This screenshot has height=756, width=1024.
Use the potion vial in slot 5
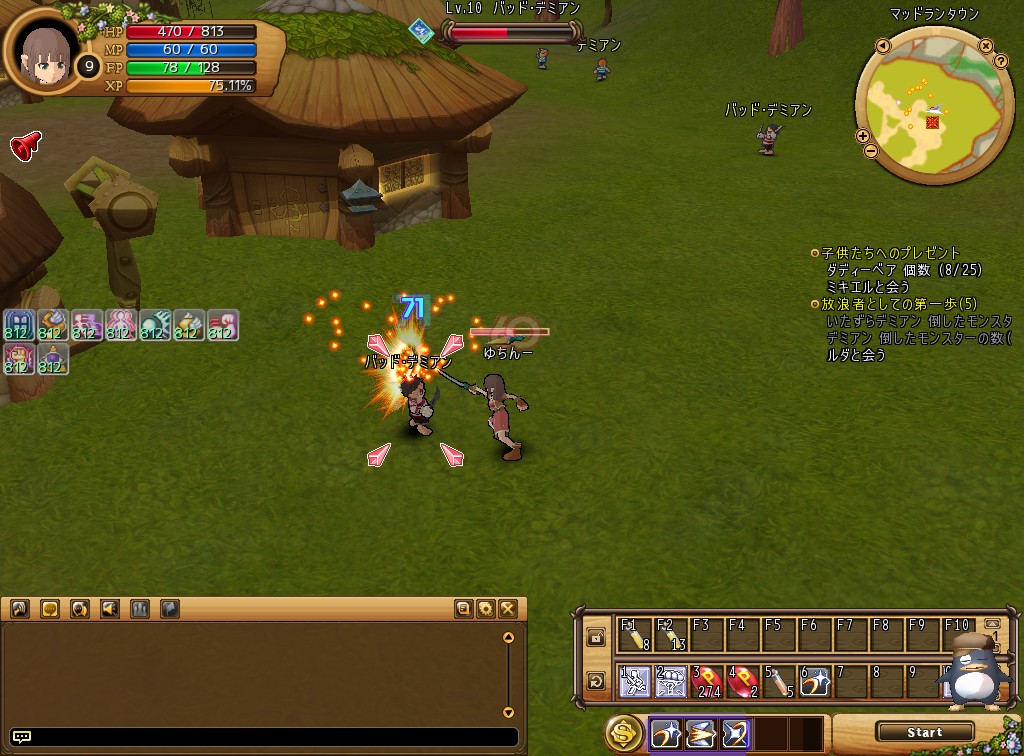pos(780,682)
